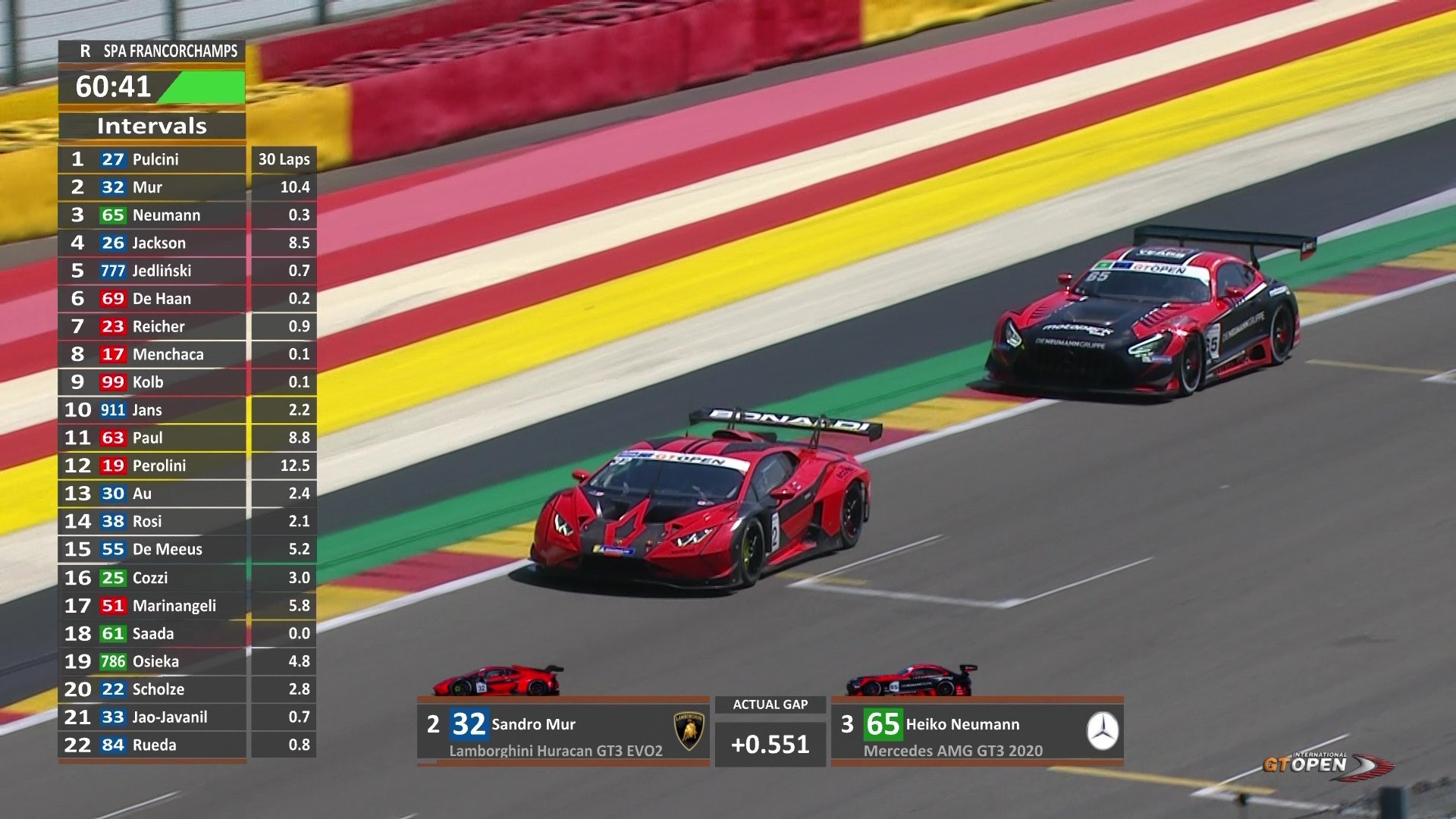The height and width of the screenshot is (819, 1456).
Task: Choose De Haan's leaderboard row
Action: pos(152,299)
